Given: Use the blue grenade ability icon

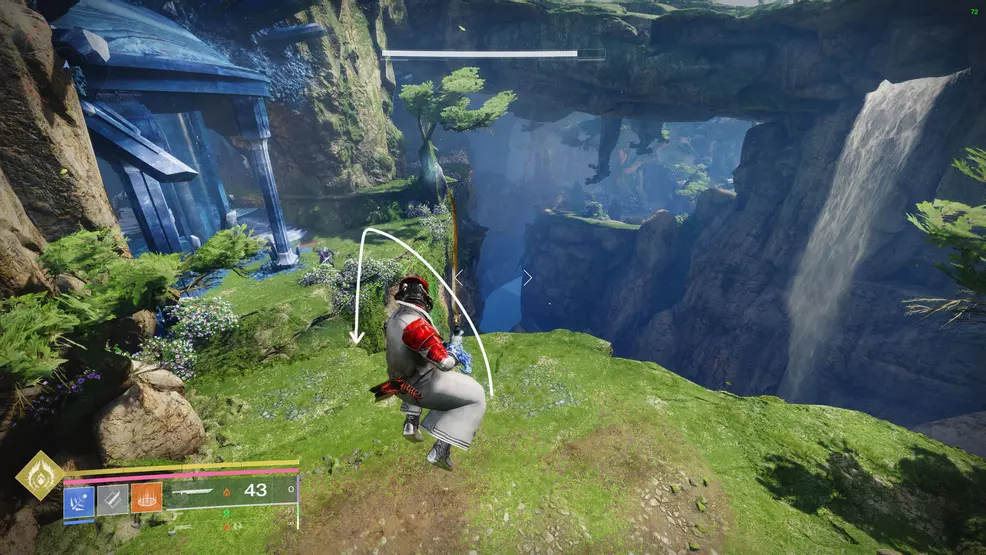Looking at the screenshot, I should point(79,499).
